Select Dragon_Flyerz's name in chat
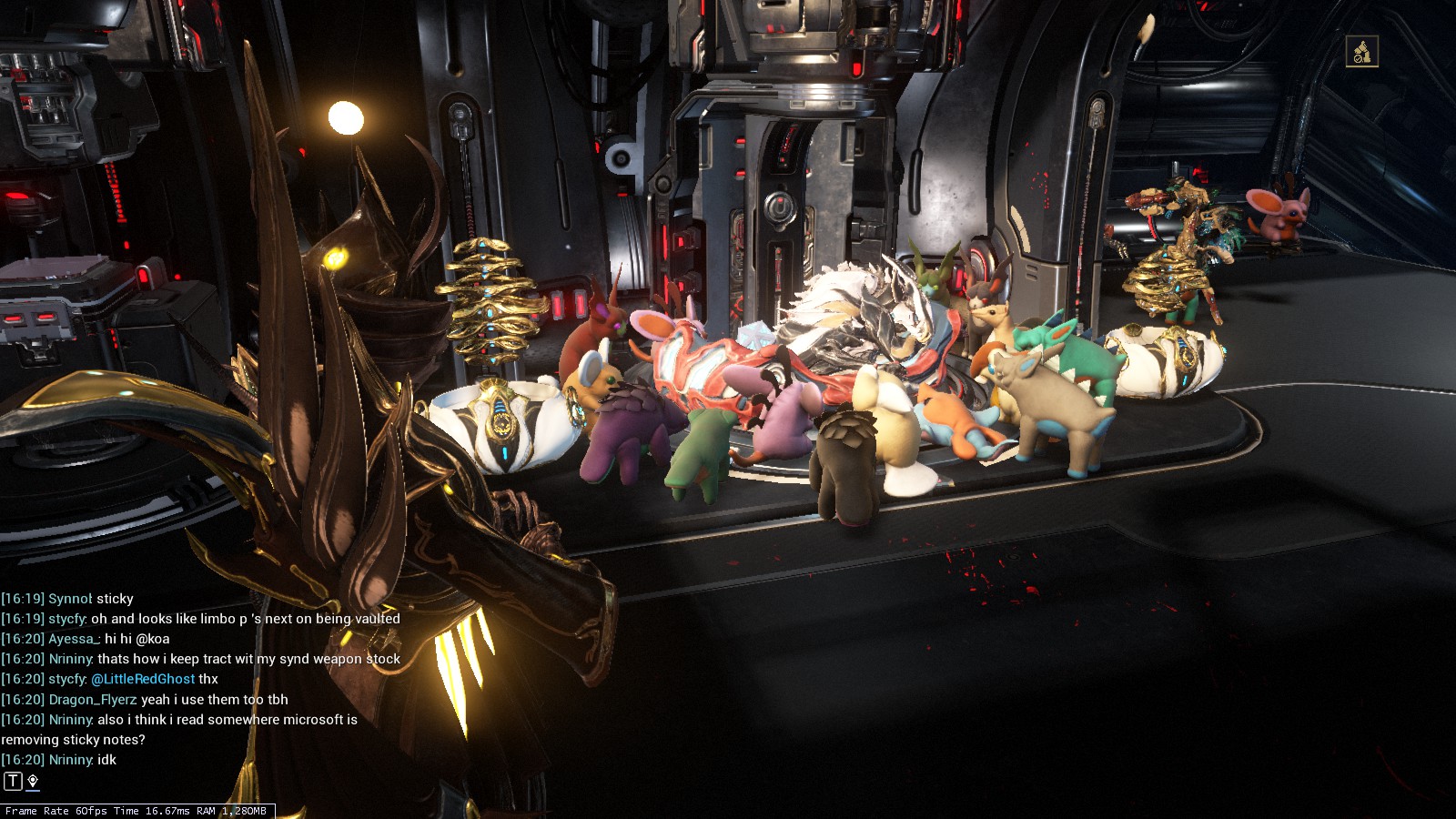 92,699
